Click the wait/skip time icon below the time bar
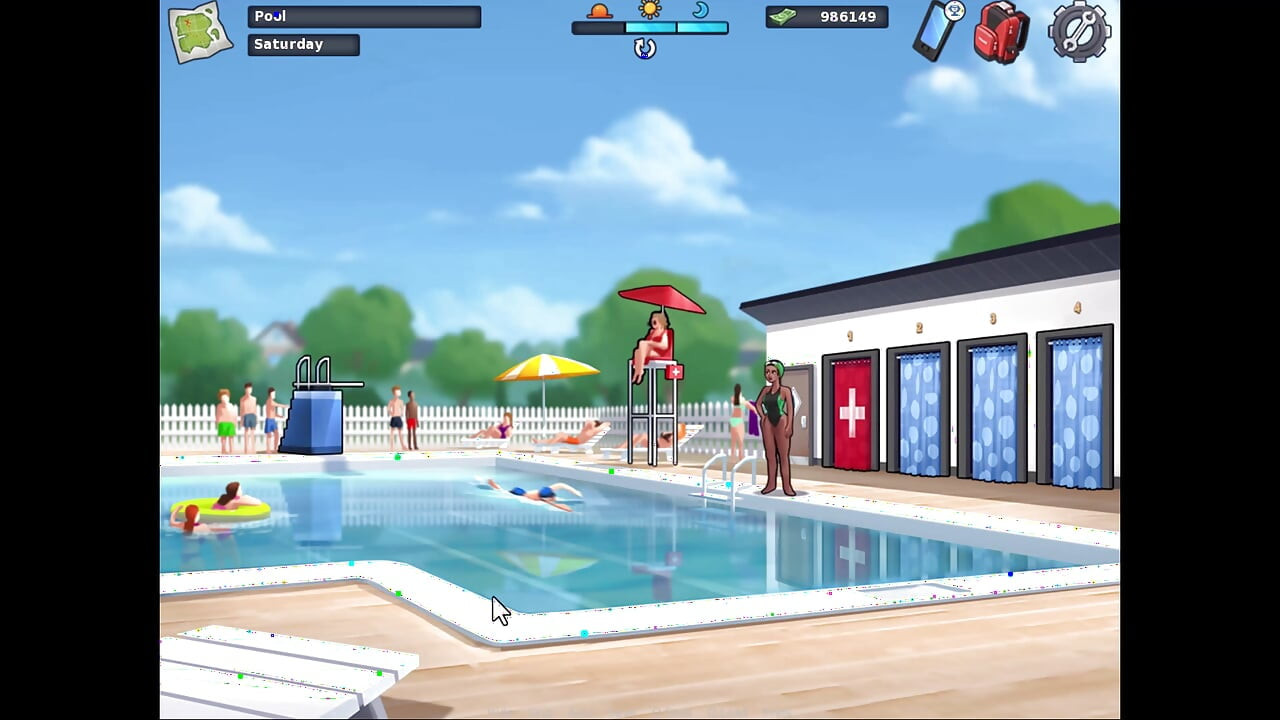 pyautogui.click(x=644, y=48)
